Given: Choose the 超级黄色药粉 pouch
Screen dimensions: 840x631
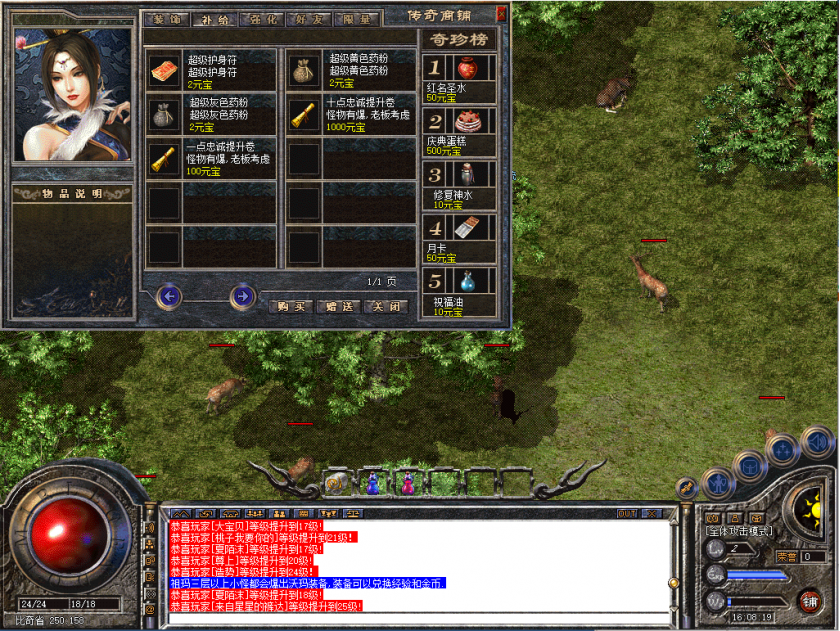Looking at the screenshot, I should (303, 69).
